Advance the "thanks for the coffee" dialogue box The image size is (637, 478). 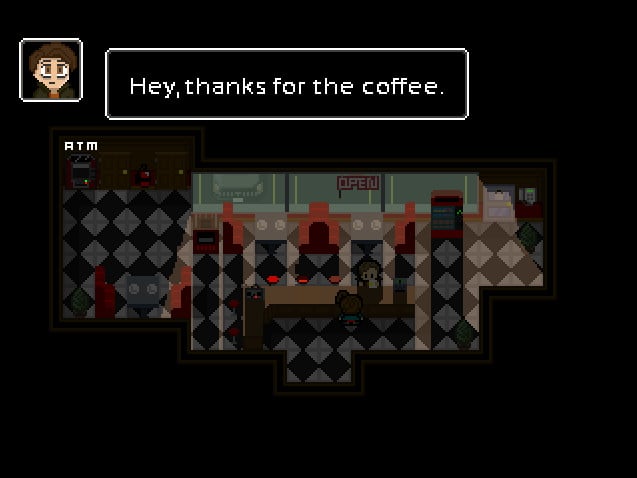pos(286,86)
